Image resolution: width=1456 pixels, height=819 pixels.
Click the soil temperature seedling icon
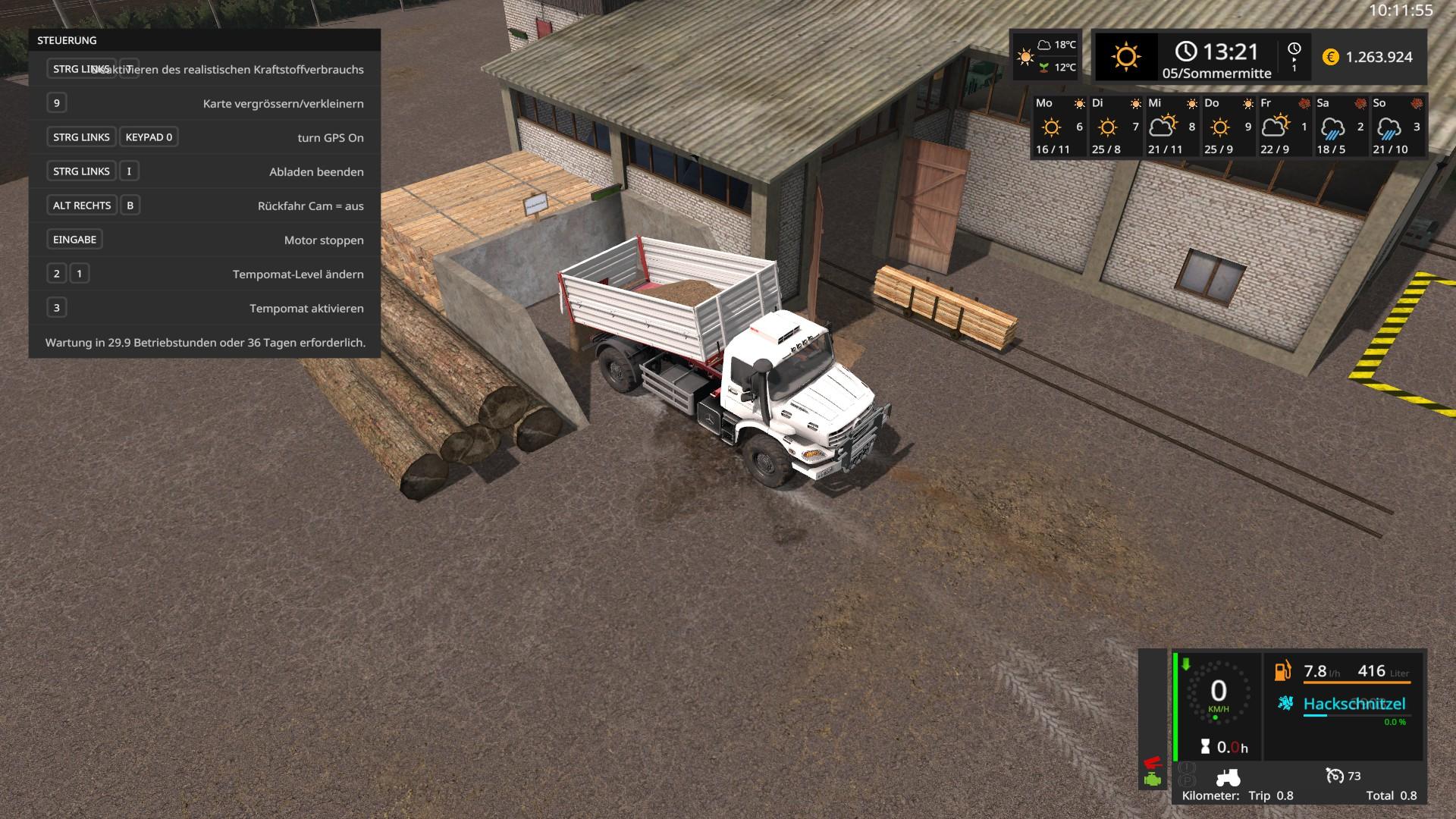1044,67
